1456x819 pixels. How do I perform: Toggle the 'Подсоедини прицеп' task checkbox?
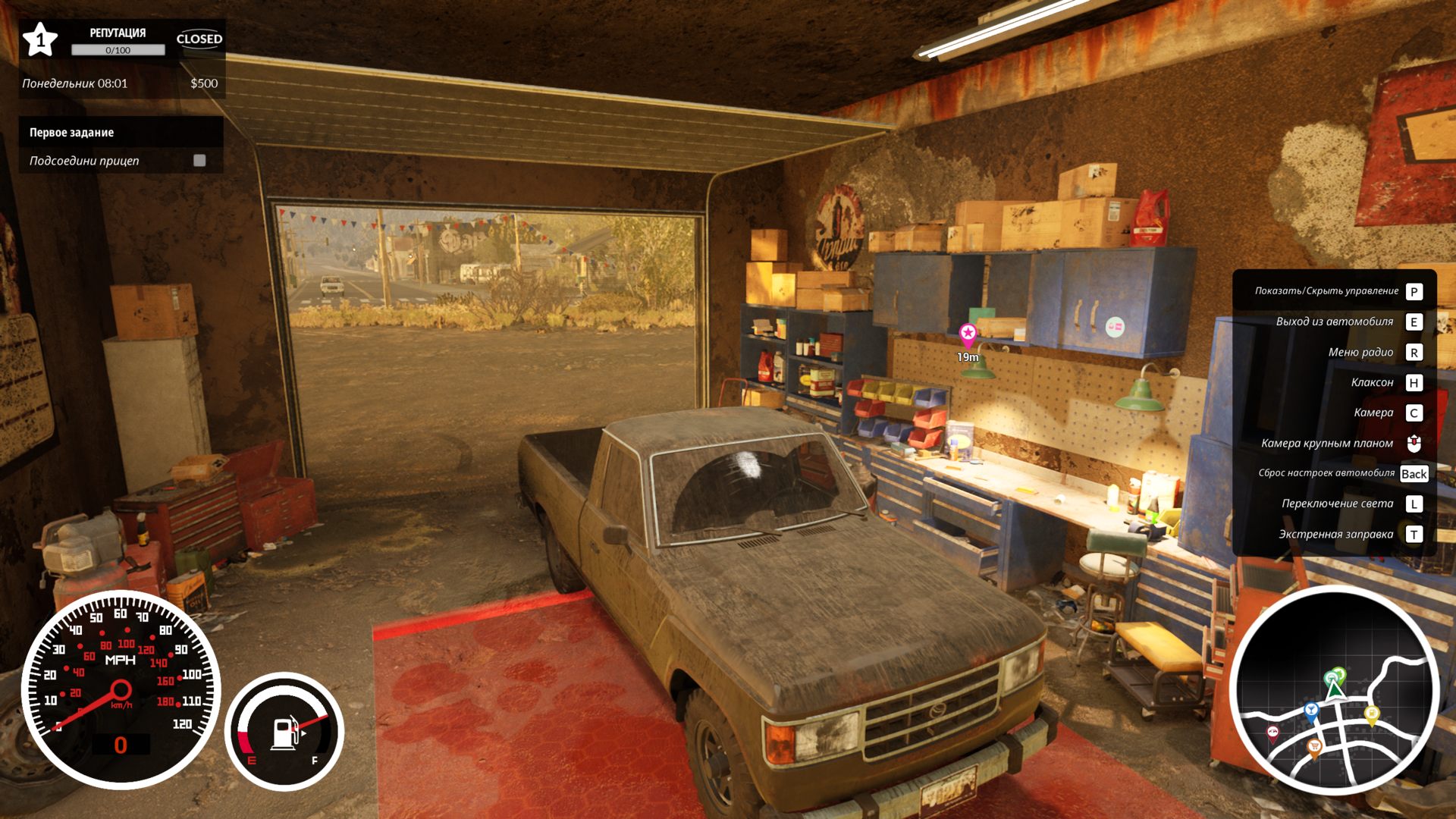point(199,161)
